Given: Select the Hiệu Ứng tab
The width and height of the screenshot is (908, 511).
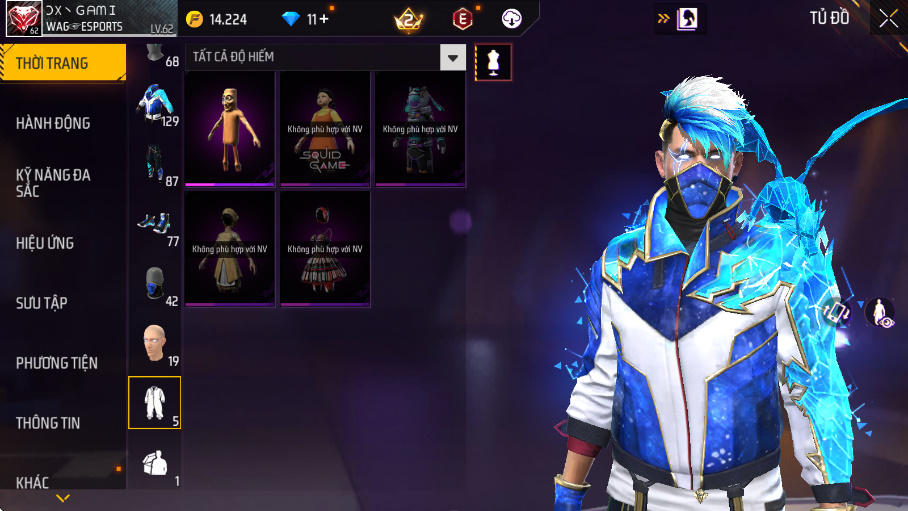Looking at the screenshot, I should [x=46, y=243].
